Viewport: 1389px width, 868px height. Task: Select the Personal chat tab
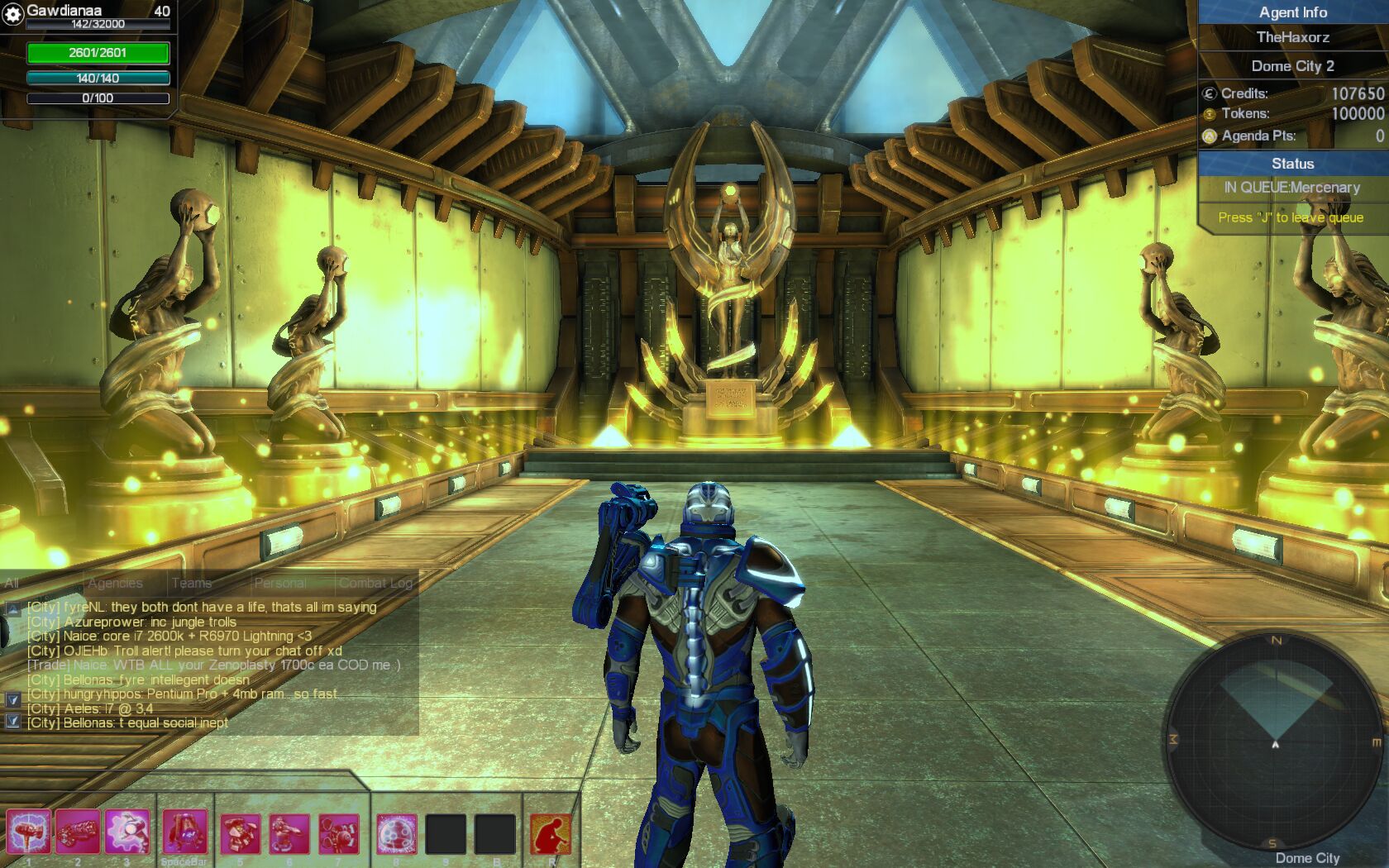(x=279, y=583)
